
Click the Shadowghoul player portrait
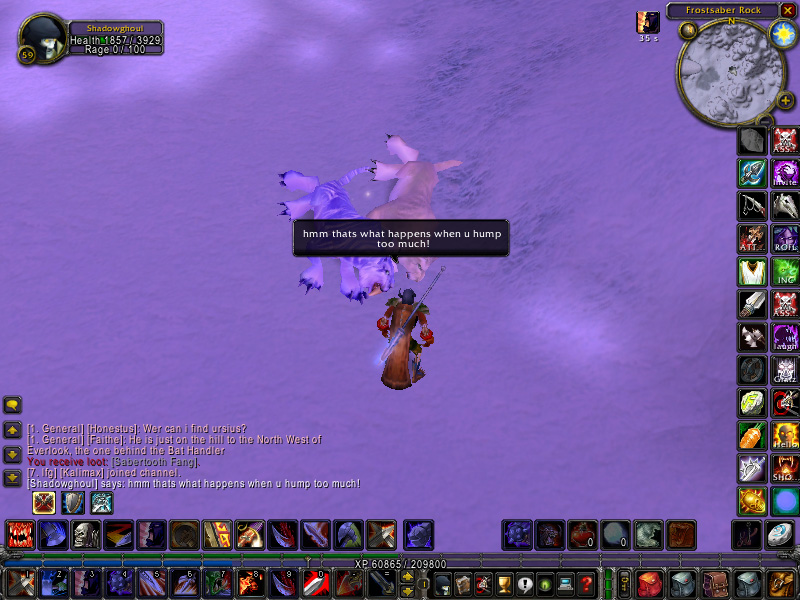click(x=42, y=38)
